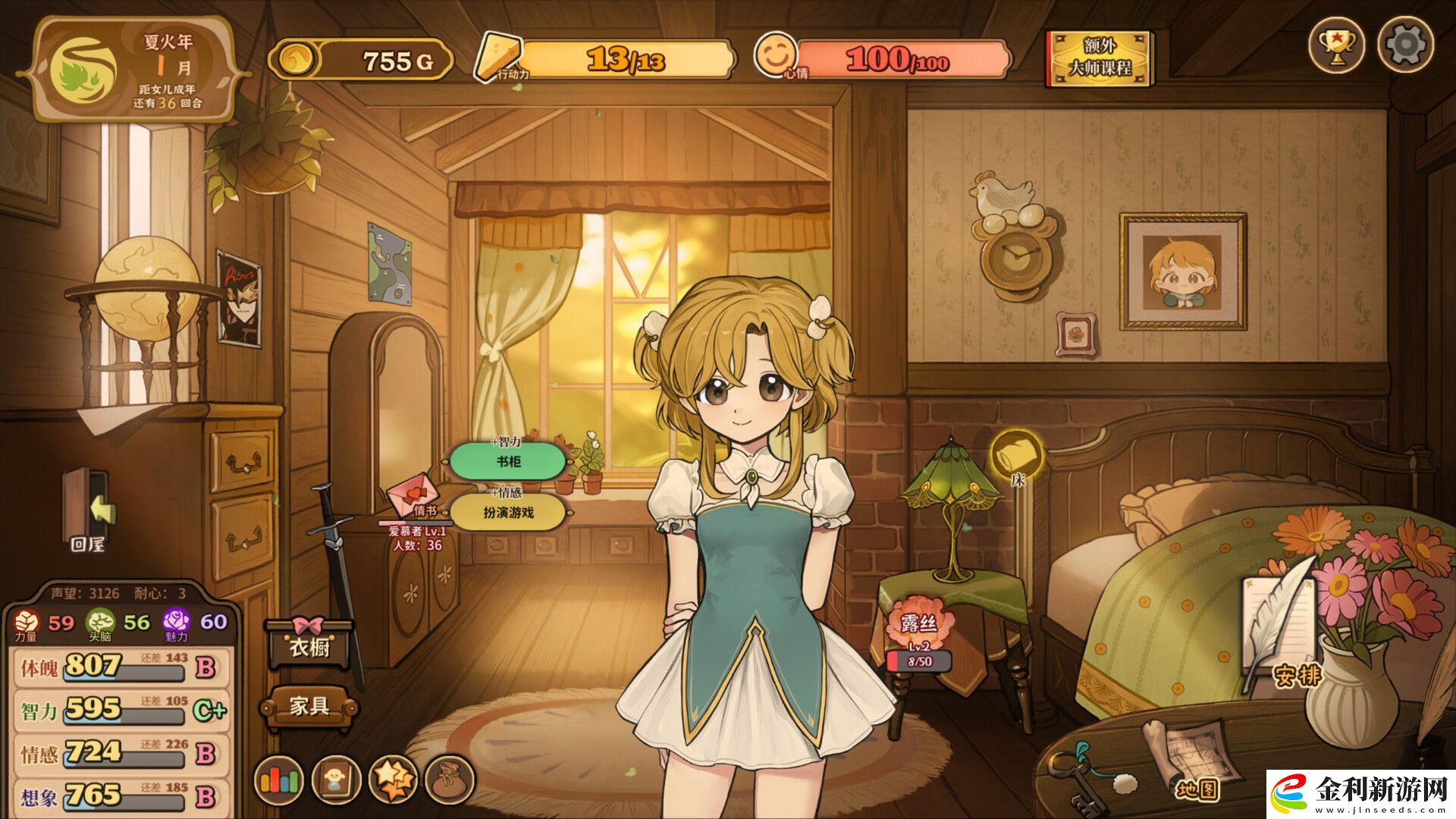
Task: Go back via the 回屋 door
Action: click(87, 507)
